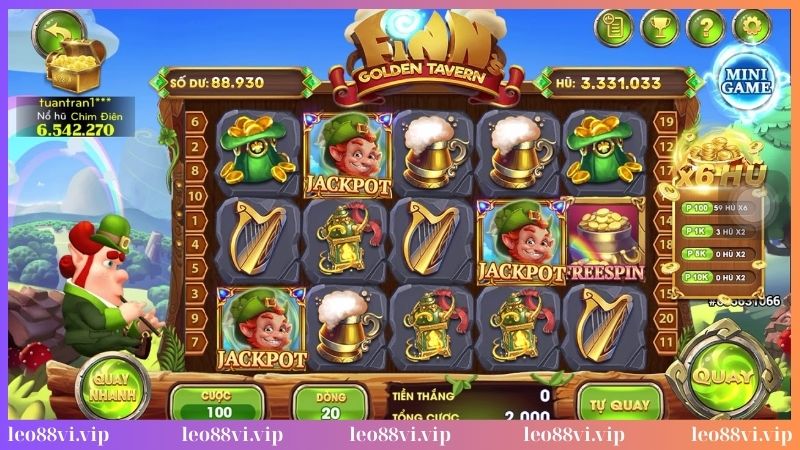Adjust the Dòng paylines count of 20
The width and height of the screenshot is (800, 450).
coord(330,404)
